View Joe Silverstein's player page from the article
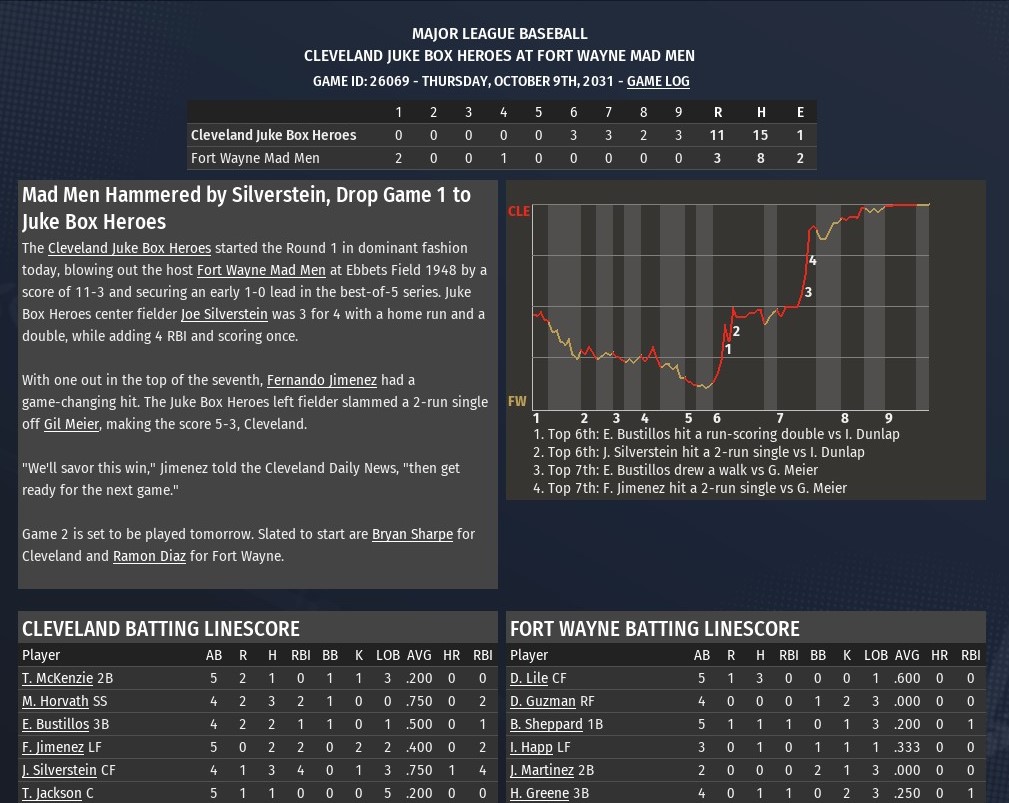The width and height of the screenshot is (1009, 803). point(224,314)
